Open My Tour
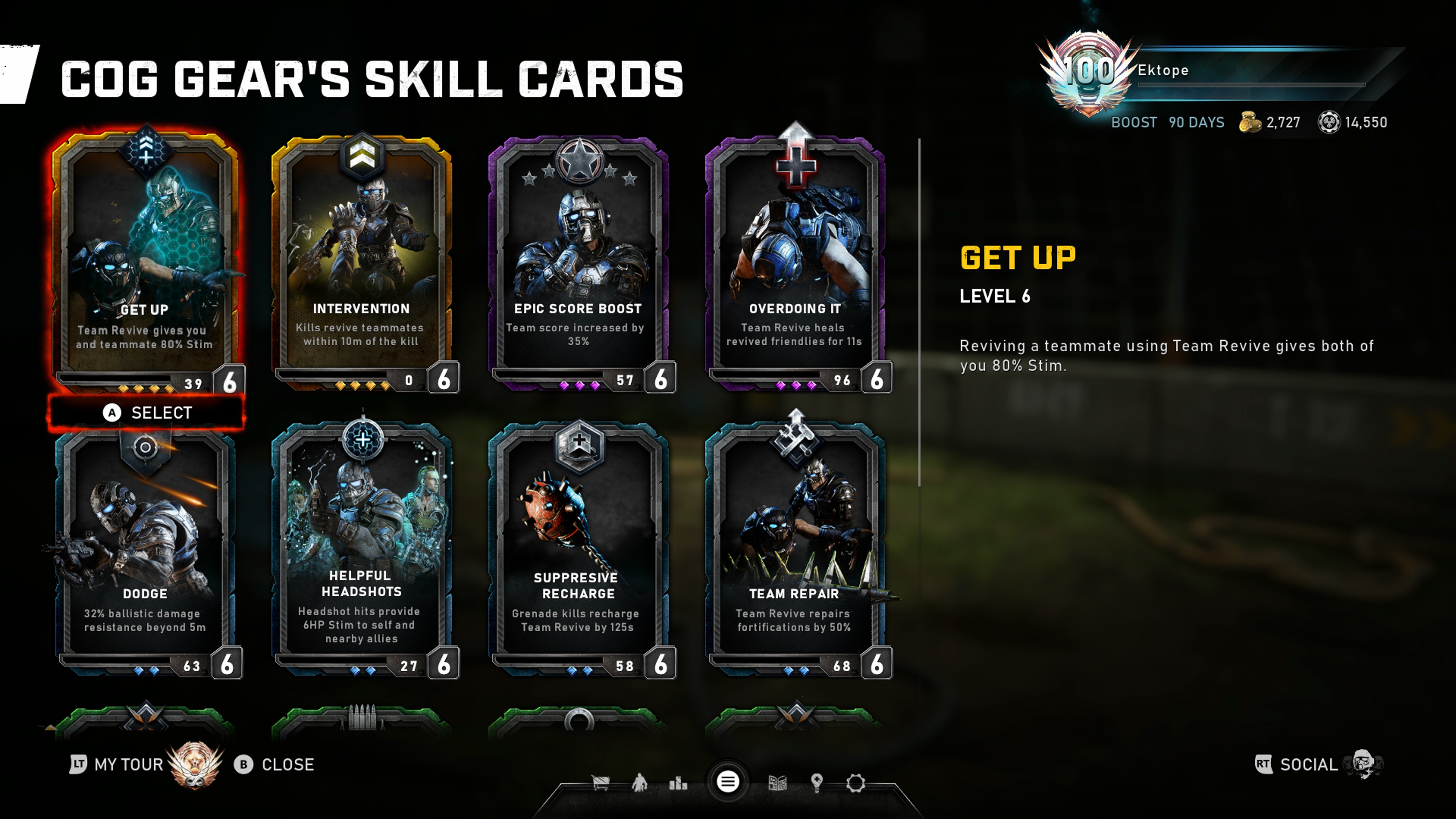Image resolution: width=1456 pixels, height=819 pixels. click(128, 764)
